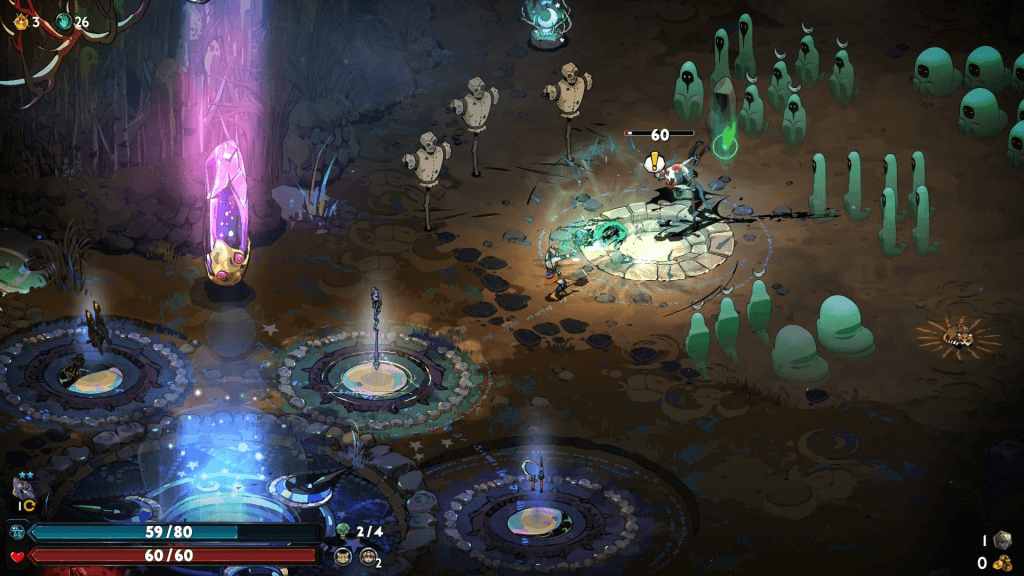
Task: Click the gold coins icon
Action: click(x=1001, y=563)
